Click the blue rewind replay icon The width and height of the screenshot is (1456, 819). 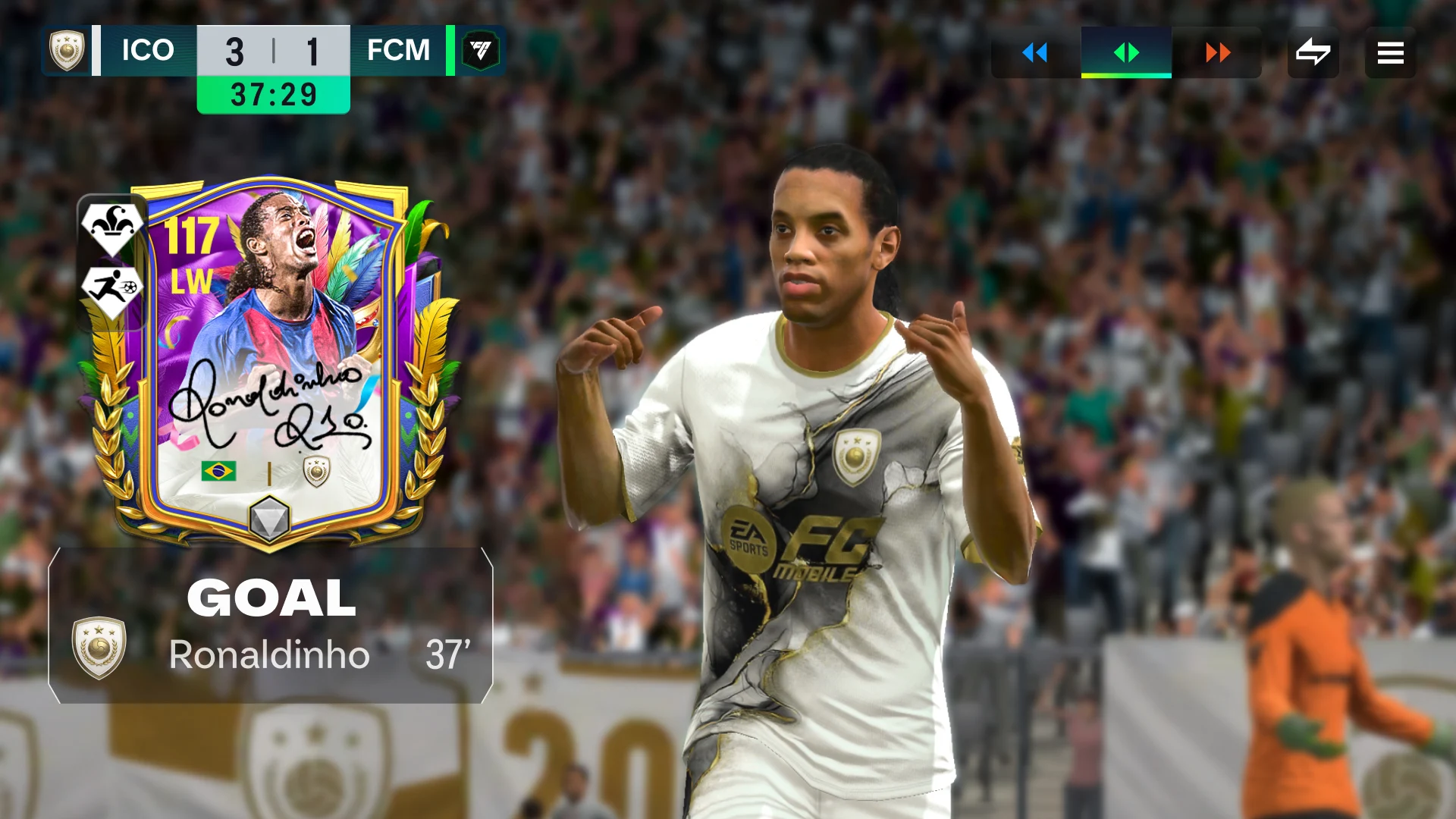coord(1034,52)
